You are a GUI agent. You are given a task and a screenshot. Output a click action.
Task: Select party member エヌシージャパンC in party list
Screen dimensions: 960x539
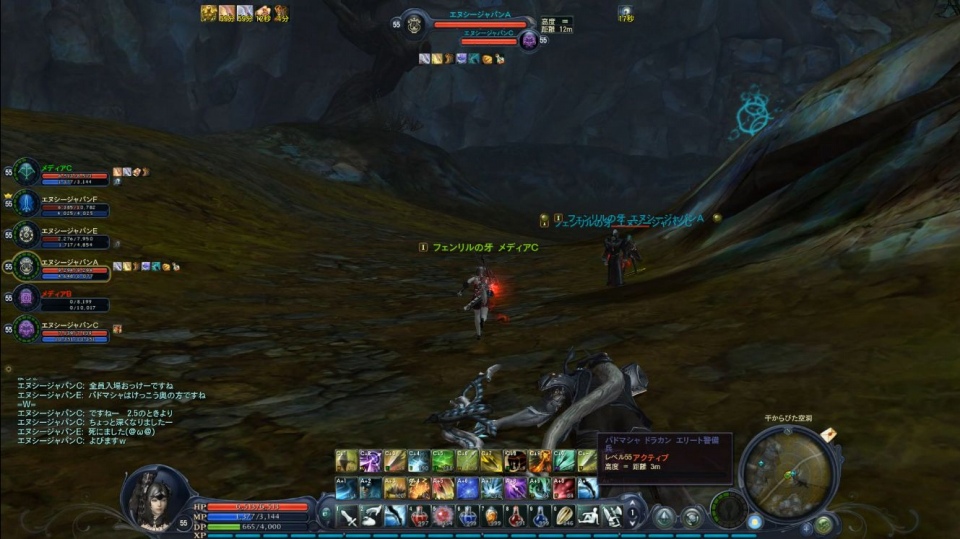(28, 328)
